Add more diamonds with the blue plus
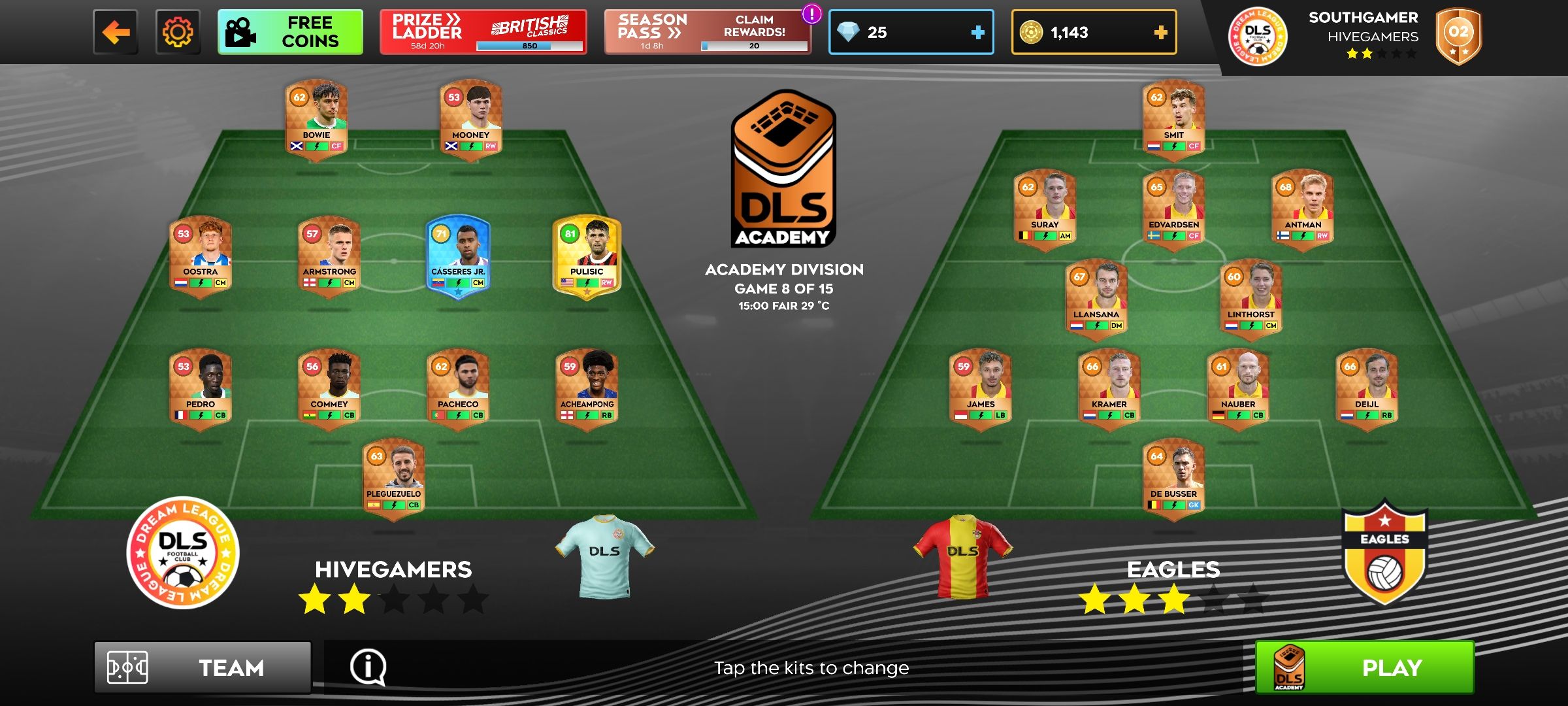The width and height of the screenshot is (1568, 706). [x=977, y=32]
